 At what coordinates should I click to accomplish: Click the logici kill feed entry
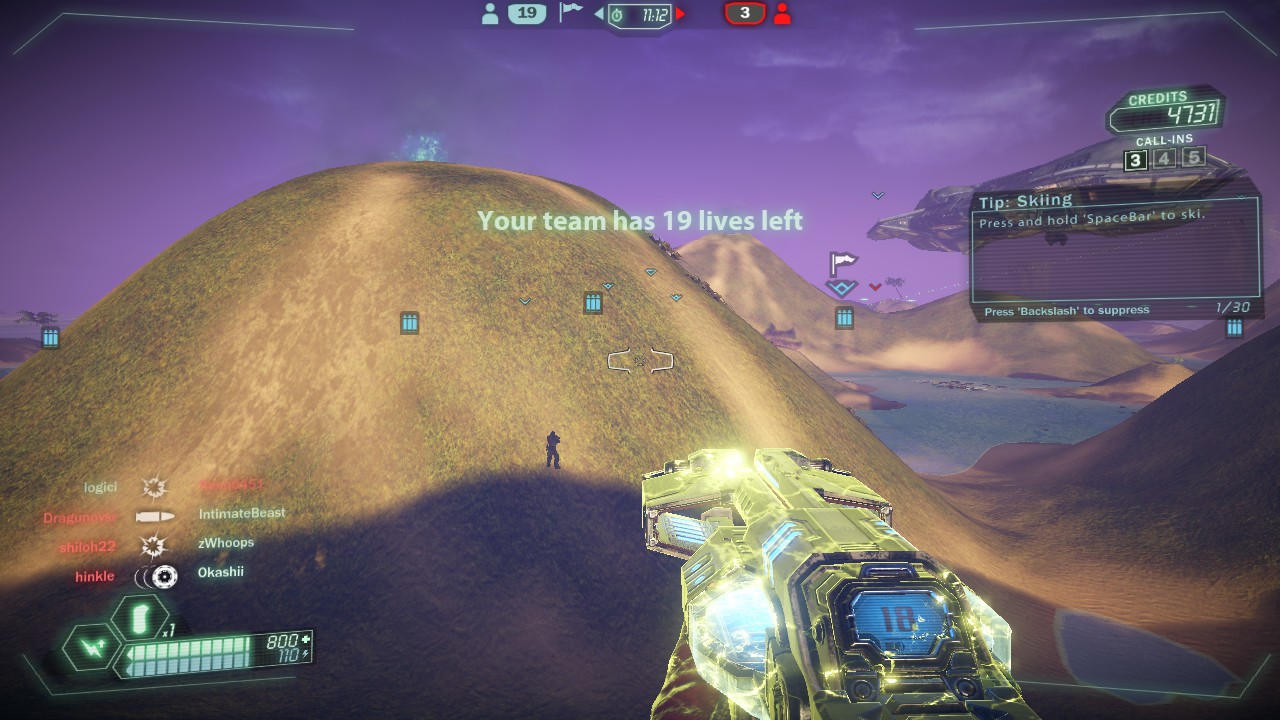101,487
